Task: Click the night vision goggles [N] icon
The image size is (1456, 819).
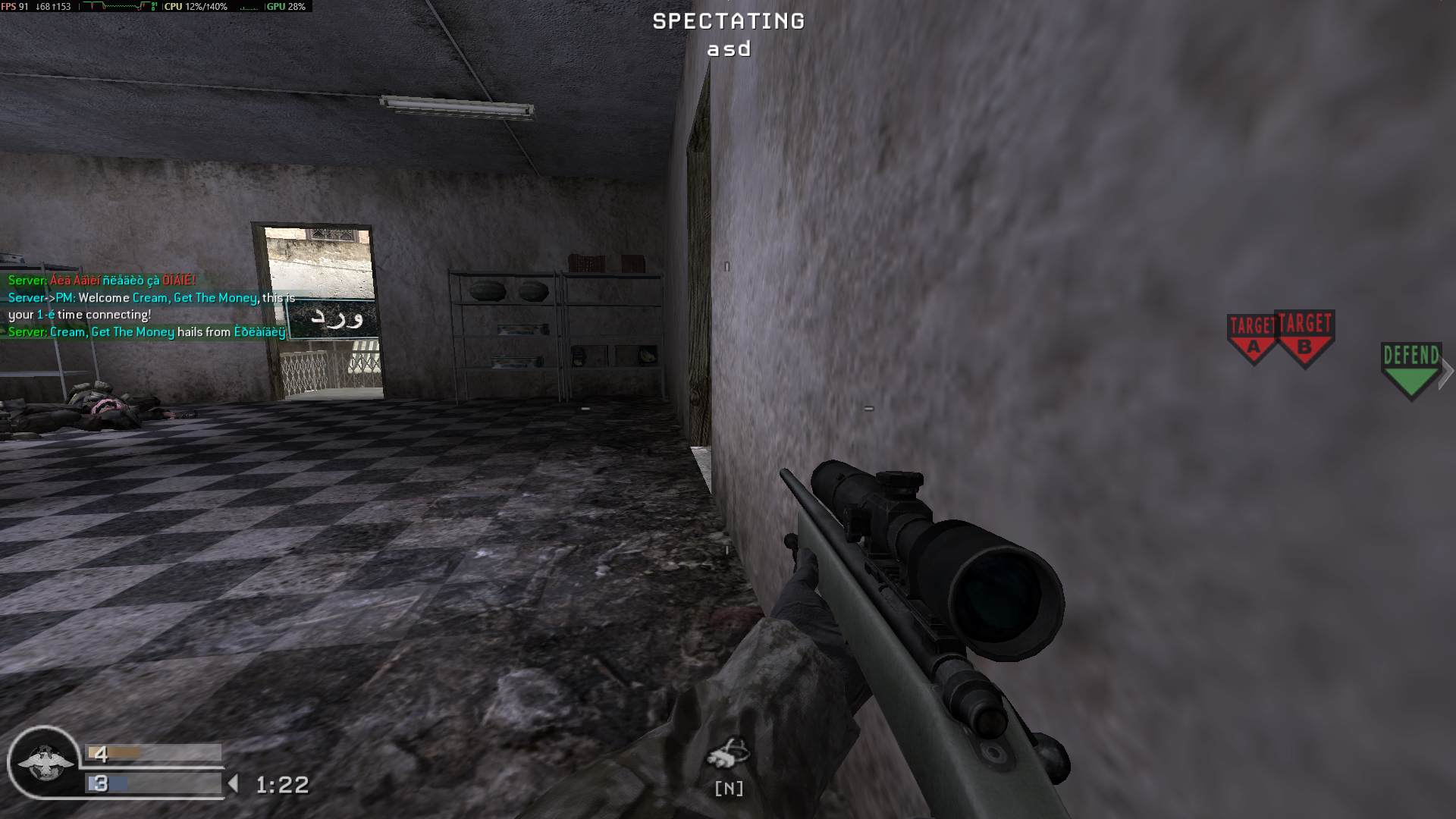Action: pyautogui.click(x=727, y=764)
